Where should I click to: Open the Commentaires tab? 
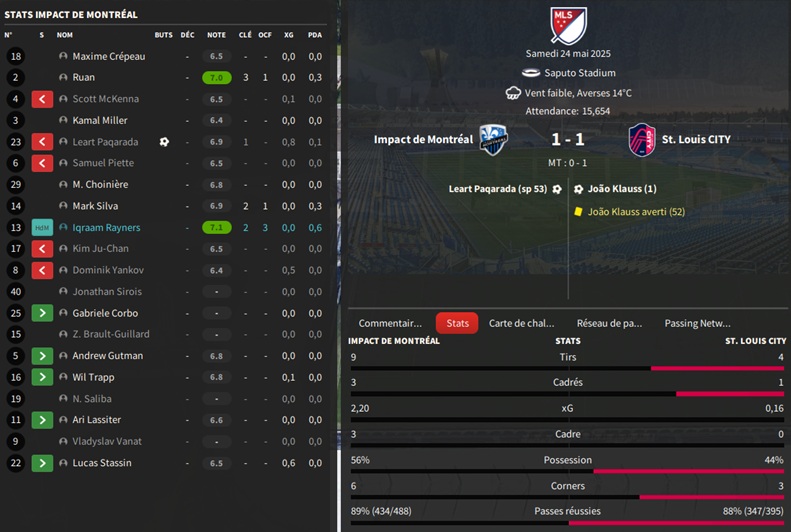(390, 323)
